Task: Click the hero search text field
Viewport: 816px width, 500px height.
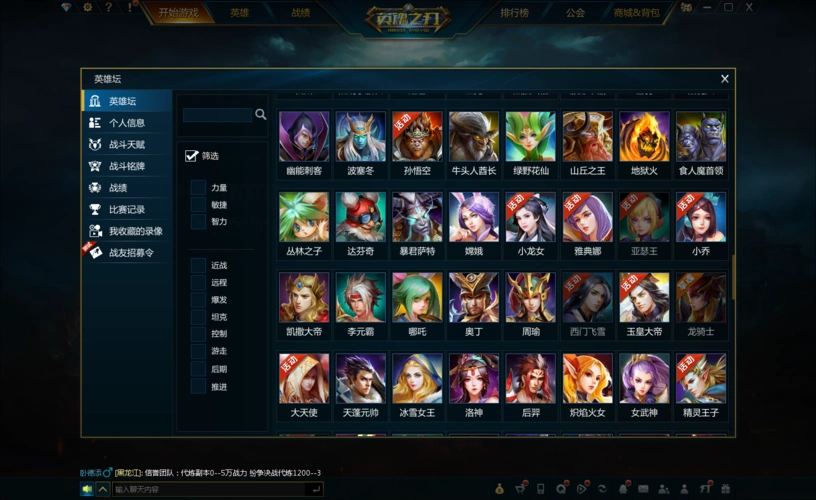Action: [217, 115]
